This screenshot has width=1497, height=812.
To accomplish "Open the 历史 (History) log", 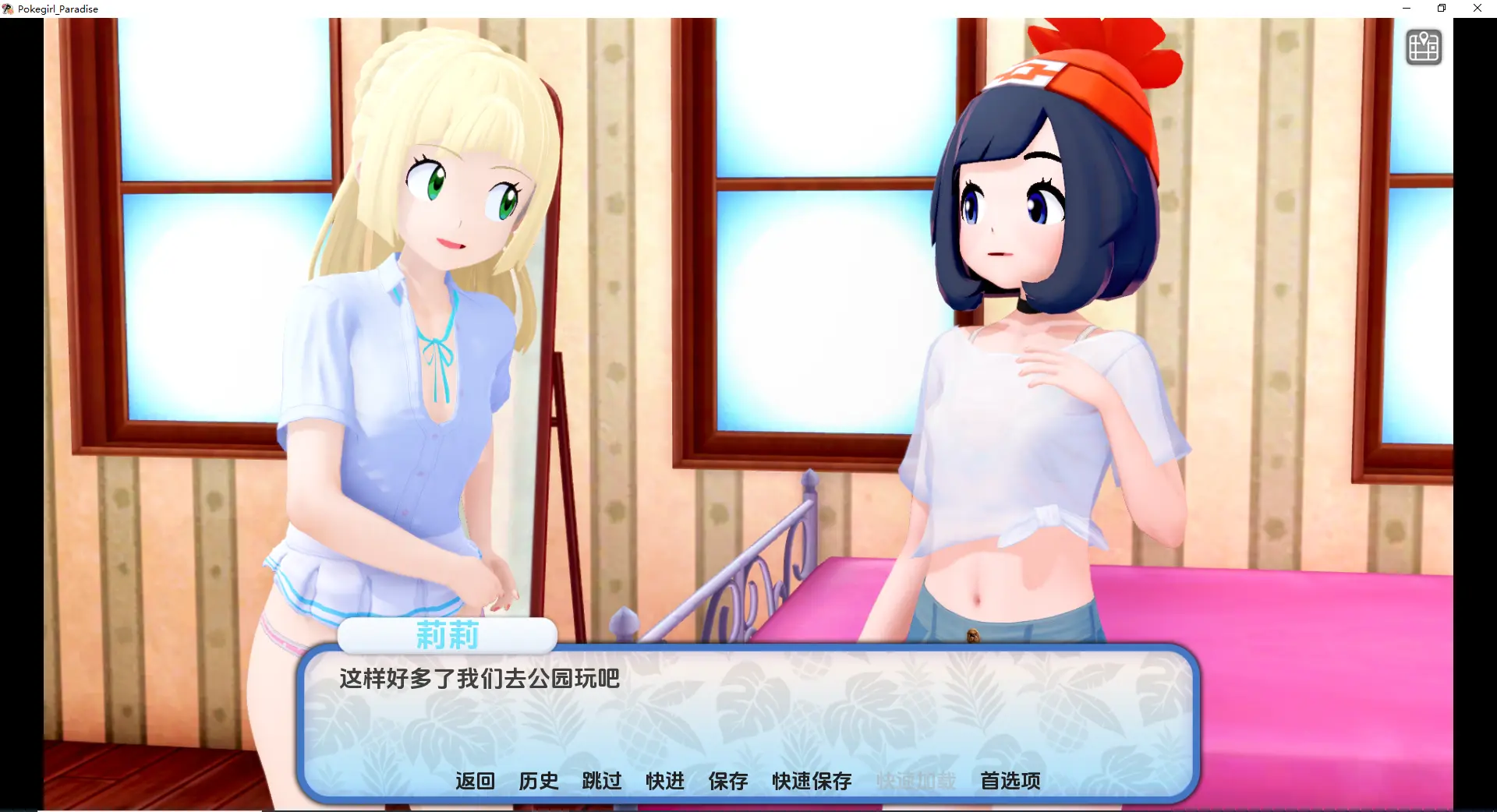I will [539, 781].
